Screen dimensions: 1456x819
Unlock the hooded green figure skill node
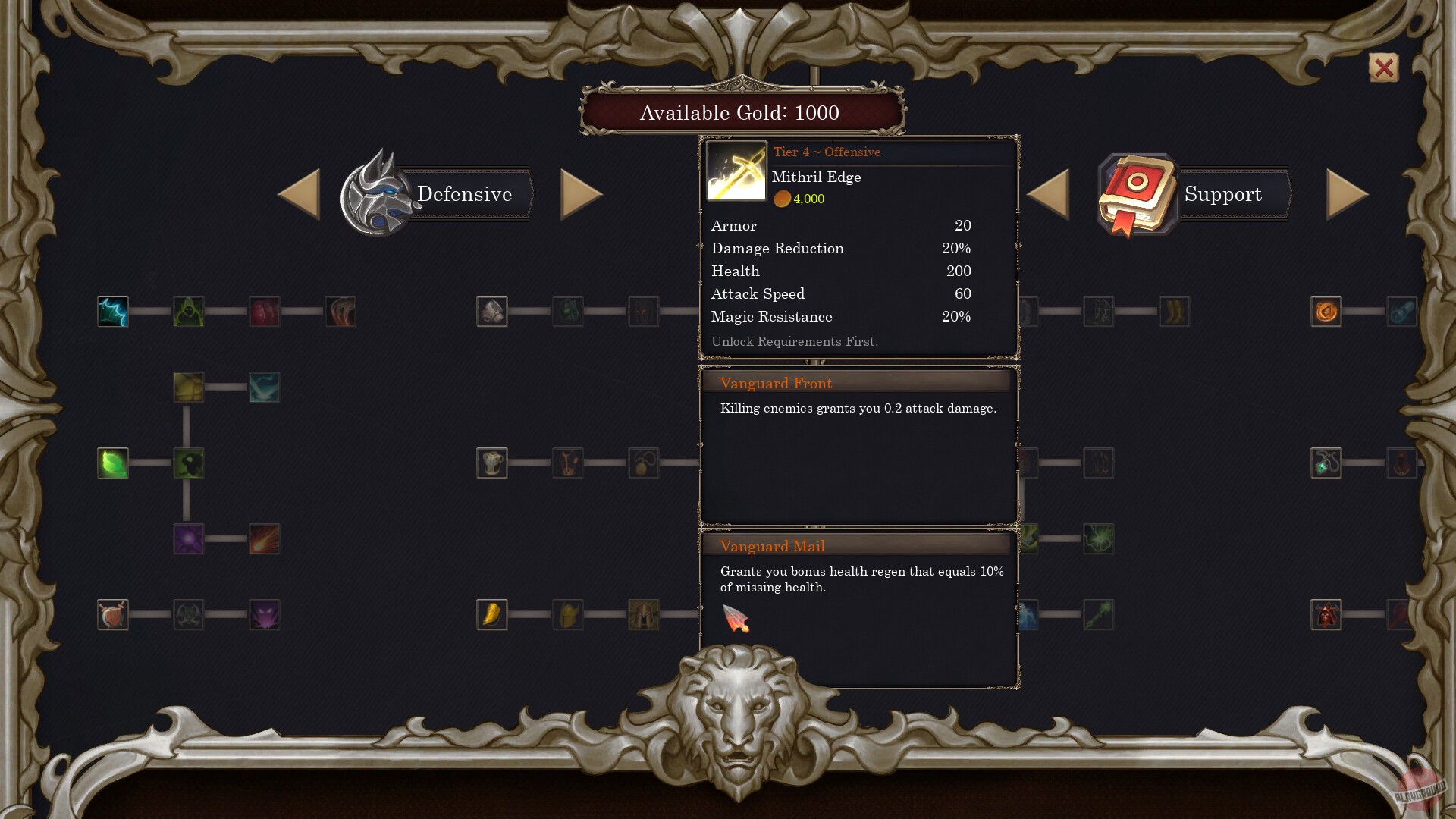[x=188, y=312]
